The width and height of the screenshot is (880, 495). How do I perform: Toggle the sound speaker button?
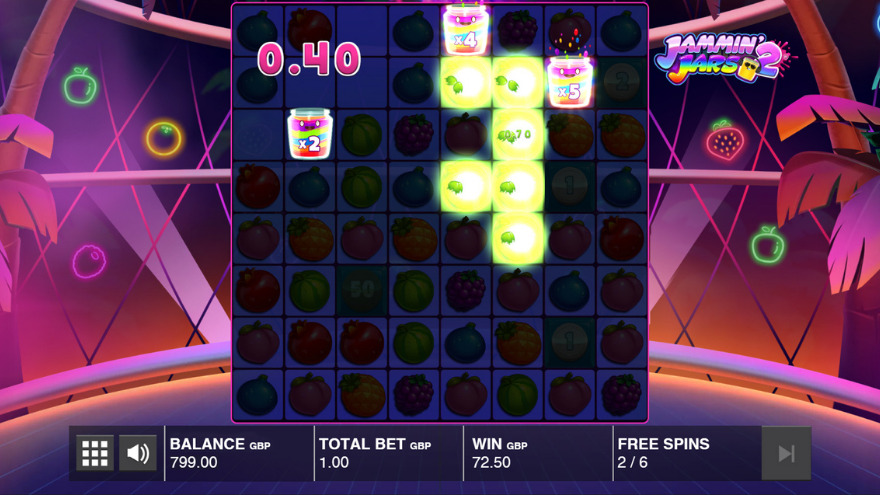(x=138, y=453)
